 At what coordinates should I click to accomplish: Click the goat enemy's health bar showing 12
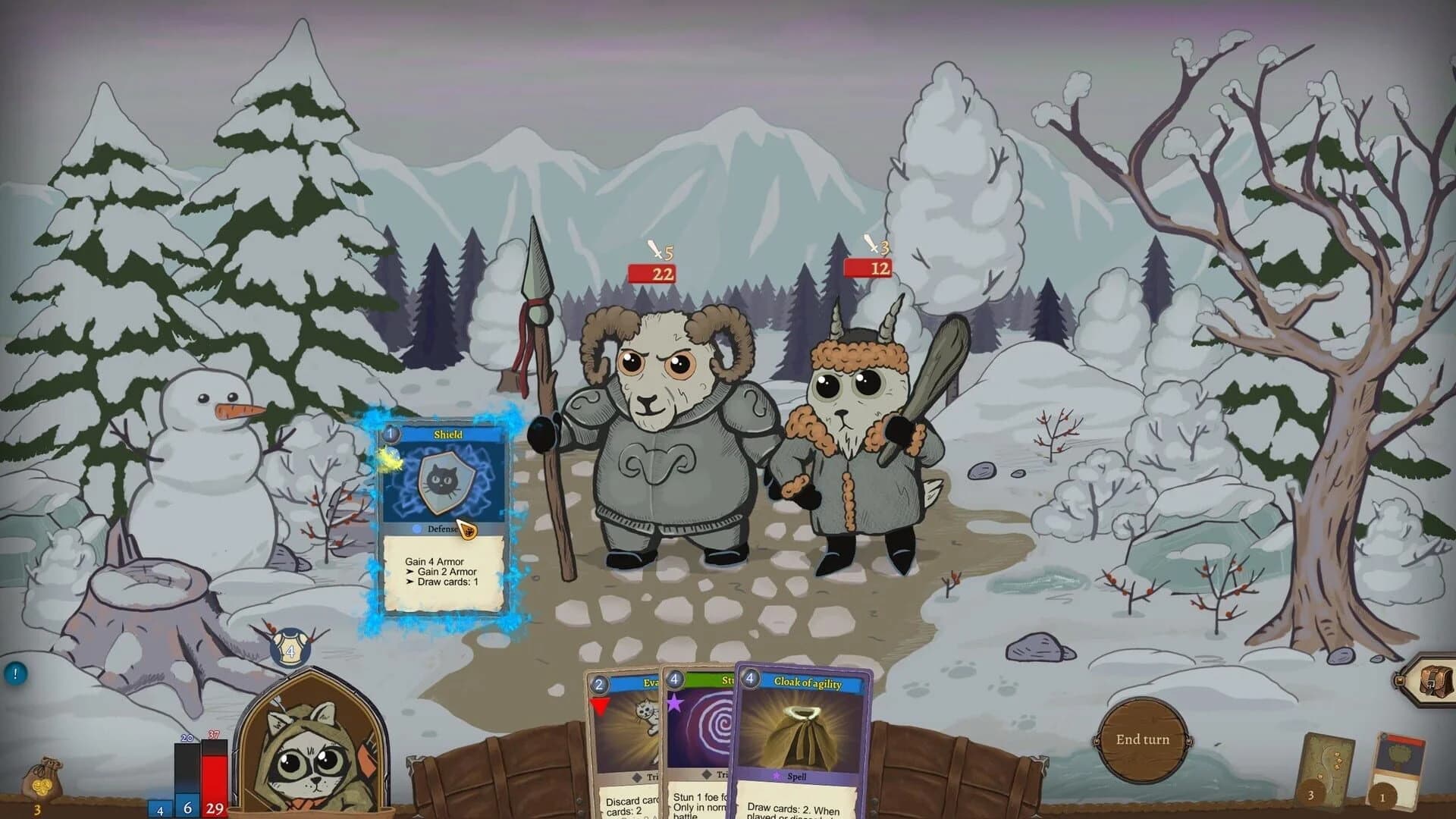tap(868, 268)
